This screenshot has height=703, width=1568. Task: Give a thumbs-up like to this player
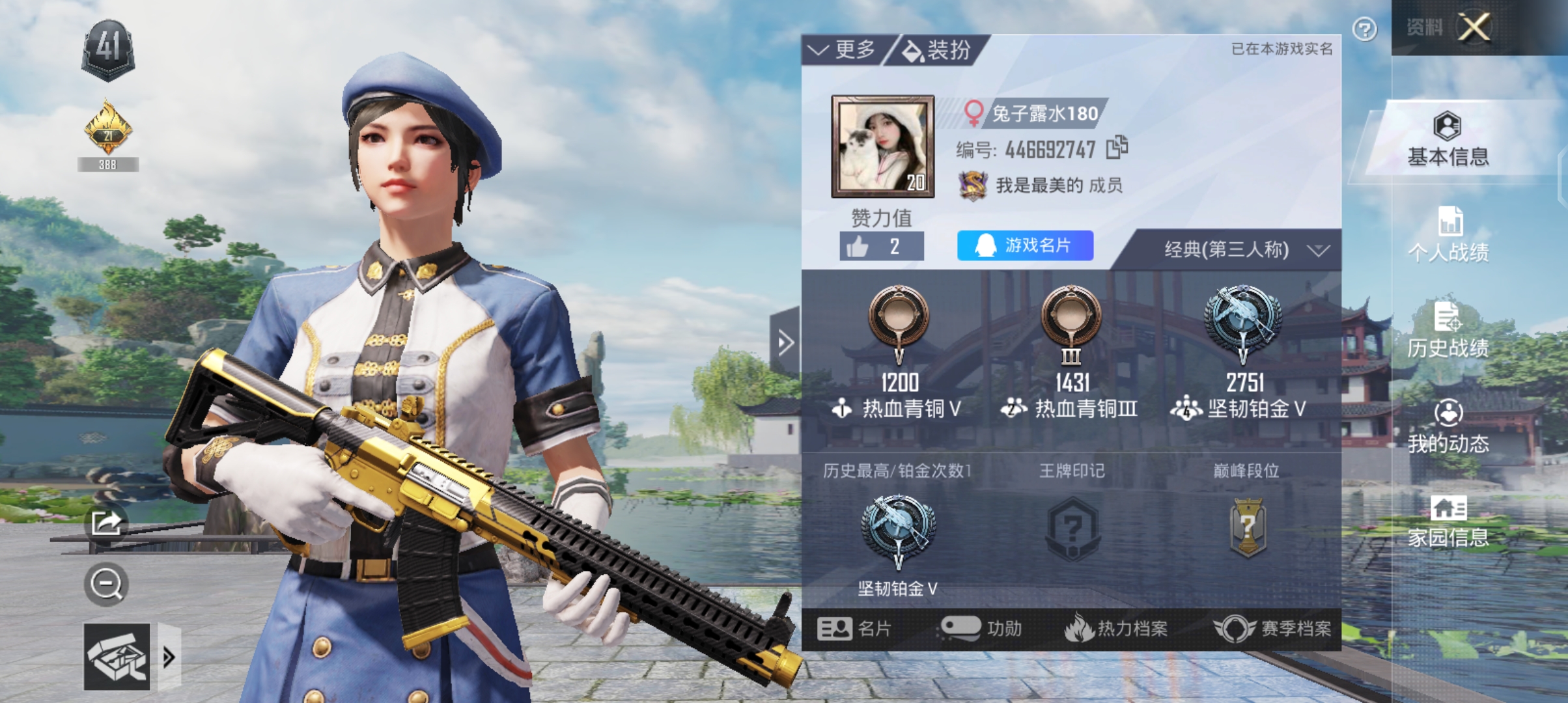click(880, 247)
